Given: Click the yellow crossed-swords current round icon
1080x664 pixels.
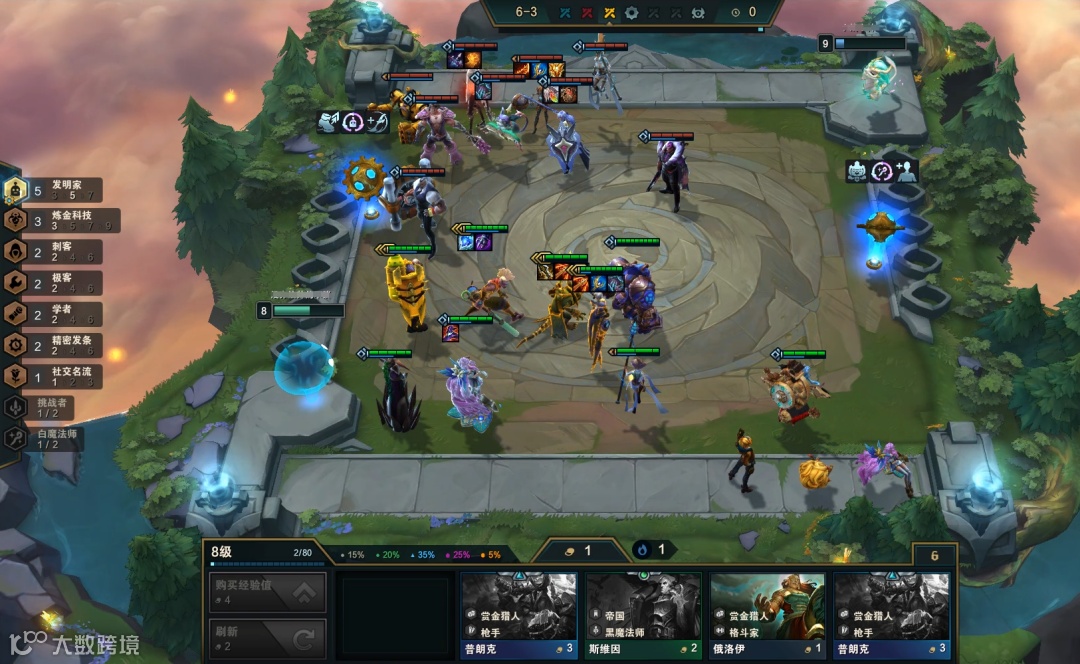Looking at the screenshot, I should 609,13.
